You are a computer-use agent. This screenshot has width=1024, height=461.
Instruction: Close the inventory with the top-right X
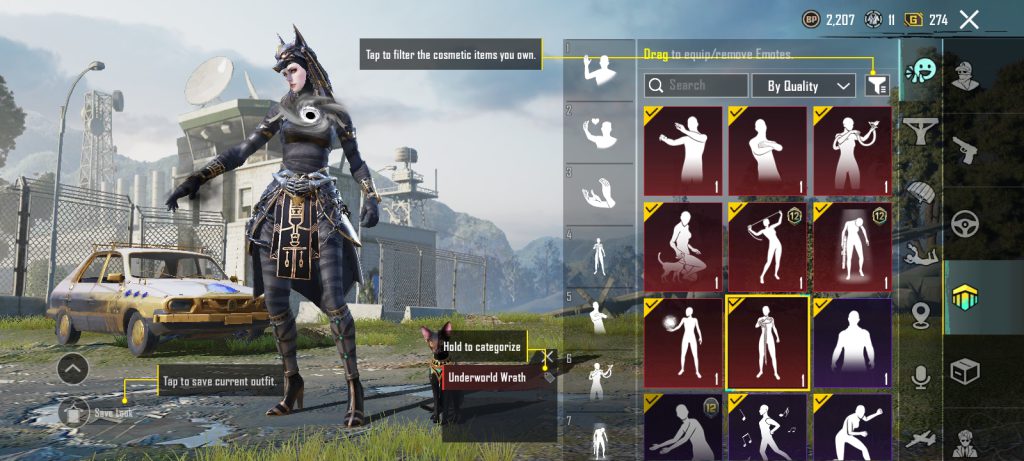[969, 19]
